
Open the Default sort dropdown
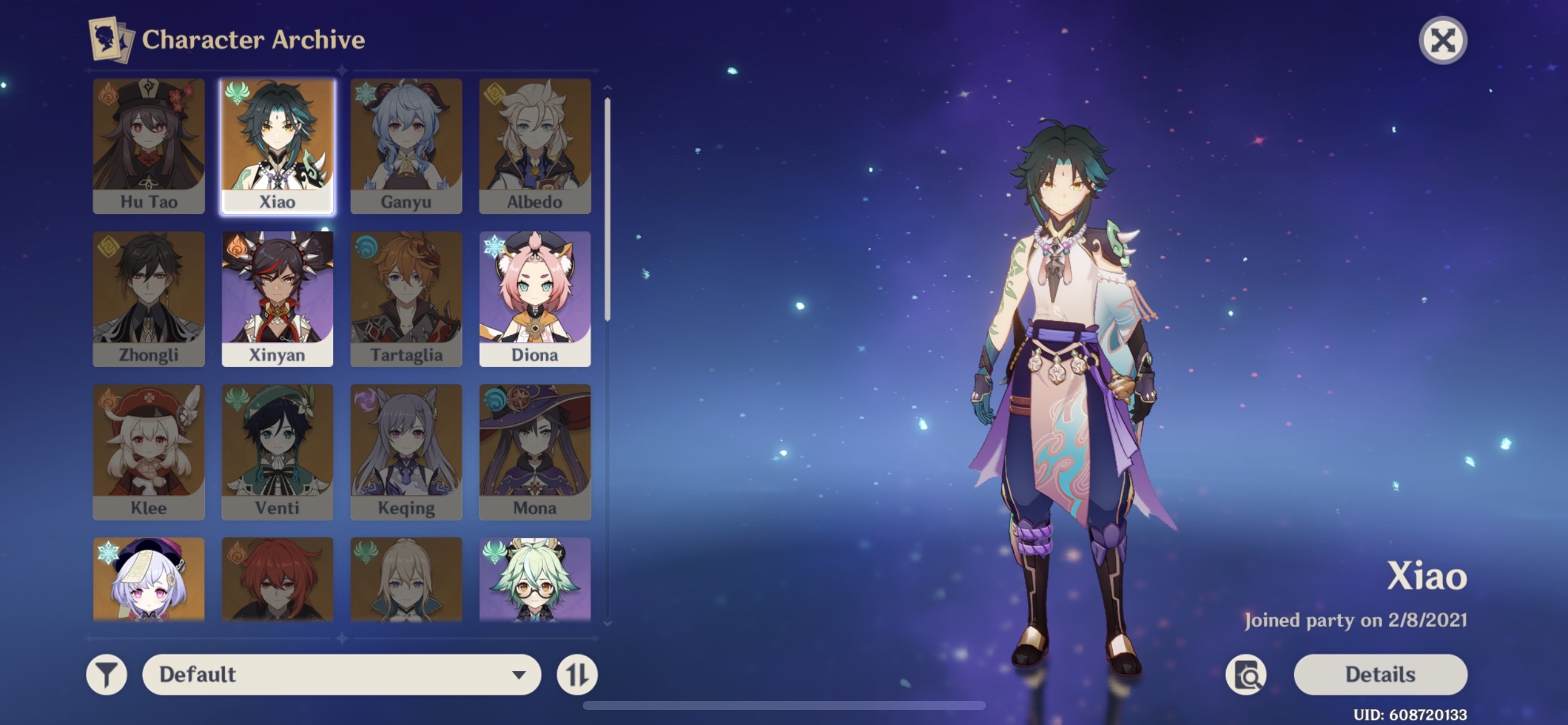click(x=341, y=674)
